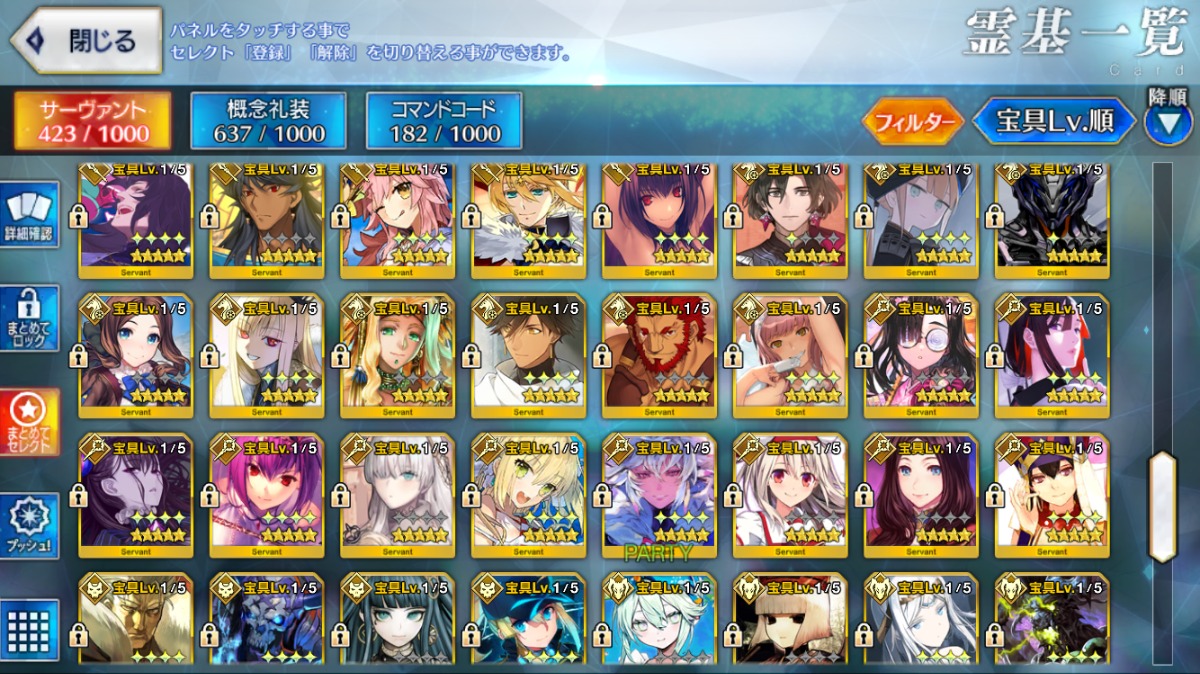Select the servant card marked PARTY
This screenshot has width=1200, height=674.
(x=659, y=494)
